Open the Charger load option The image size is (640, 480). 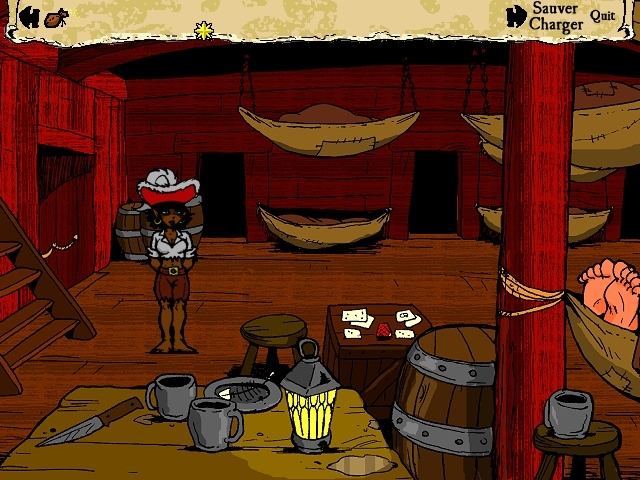coord(556,24)
